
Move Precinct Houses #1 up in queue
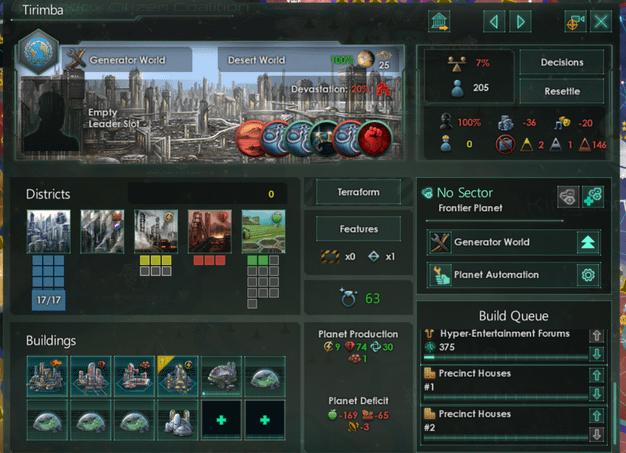(x=597, y=376)
